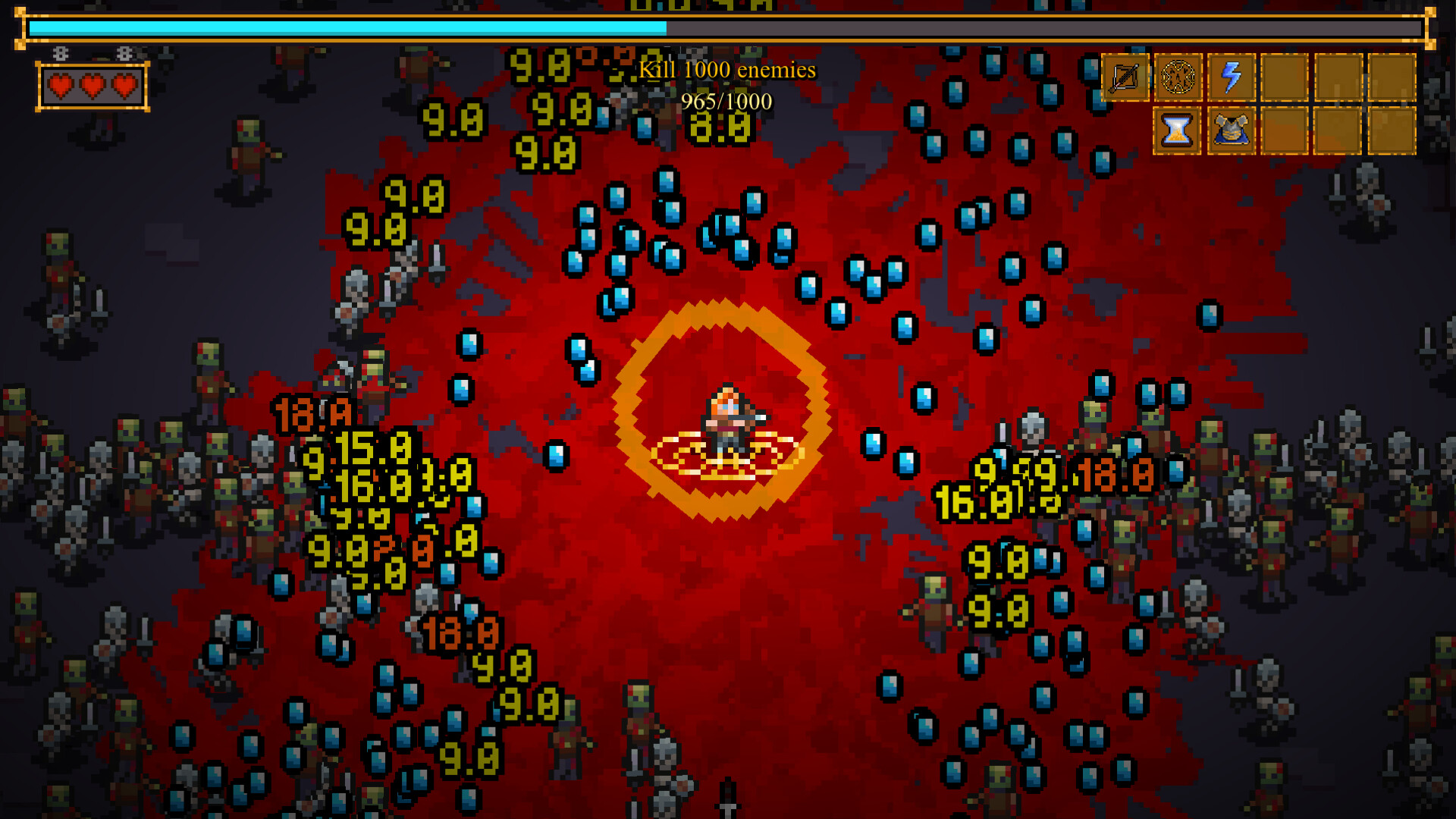Click the first heart in the health panel
Viewport: 1456px width, 819px height.
click(60, 86)
